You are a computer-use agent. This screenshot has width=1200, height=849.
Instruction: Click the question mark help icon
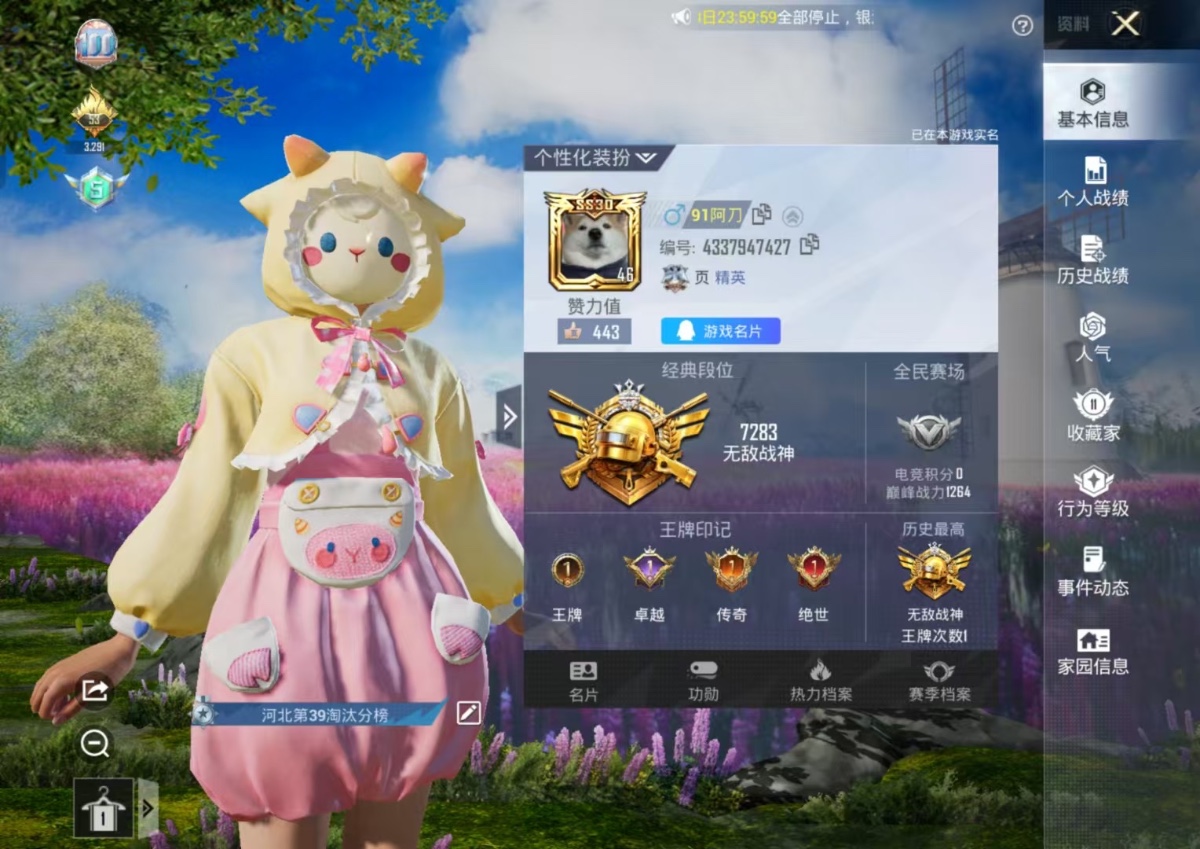point(1022,26)
